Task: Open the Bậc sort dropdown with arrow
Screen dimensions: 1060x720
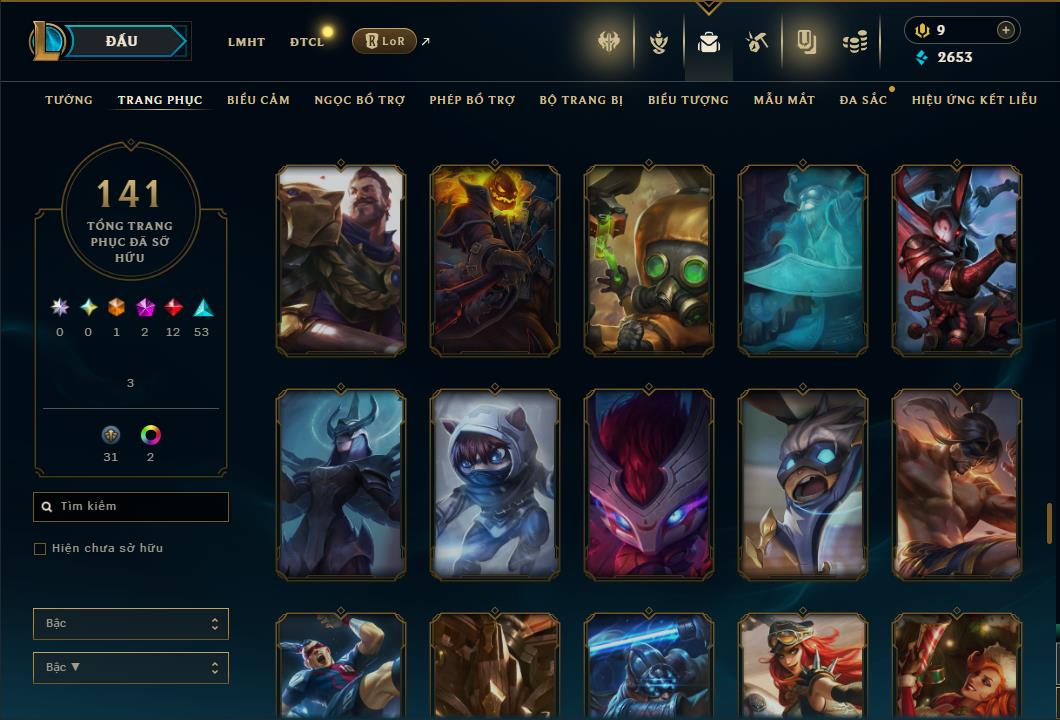Action: click(x=131, y=667)
